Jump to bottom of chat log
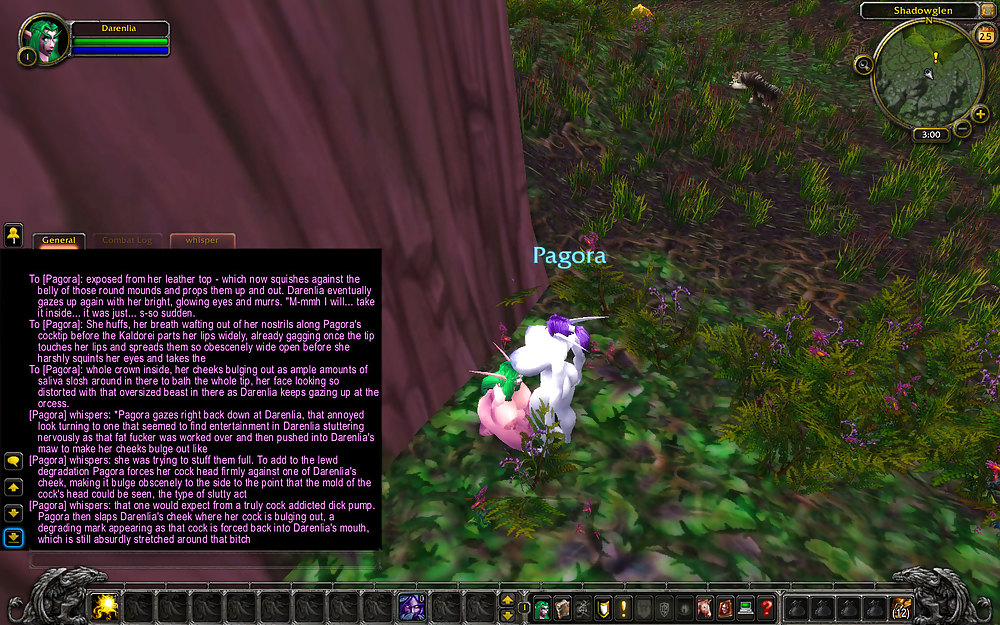 click(x=14, y=538)
